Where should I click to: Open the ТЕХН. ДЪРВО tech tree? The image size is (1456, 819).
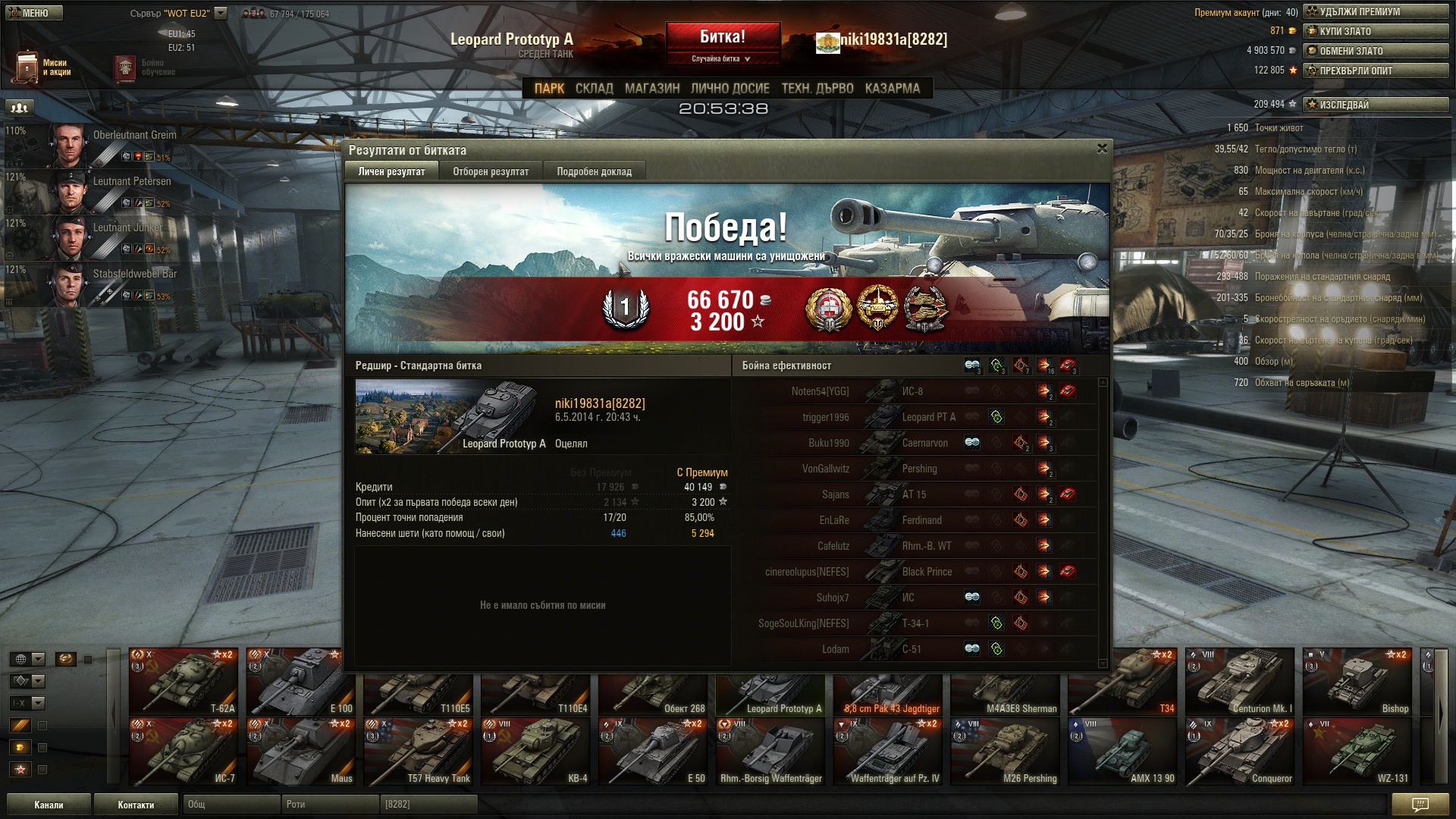point(817,89)
